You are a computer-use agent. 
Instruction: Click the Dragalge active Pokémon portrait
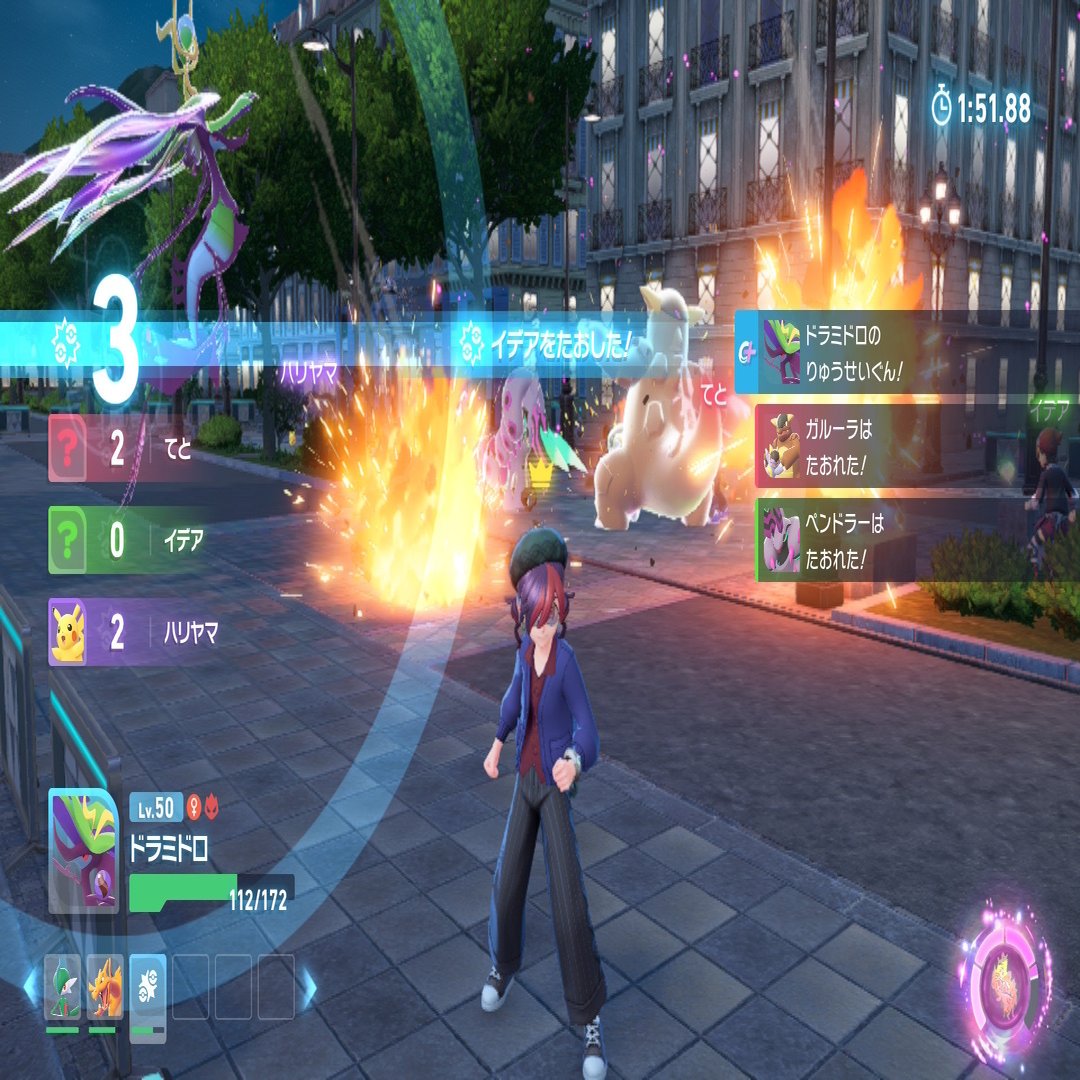pyautogui.click(x=82, y=850)
